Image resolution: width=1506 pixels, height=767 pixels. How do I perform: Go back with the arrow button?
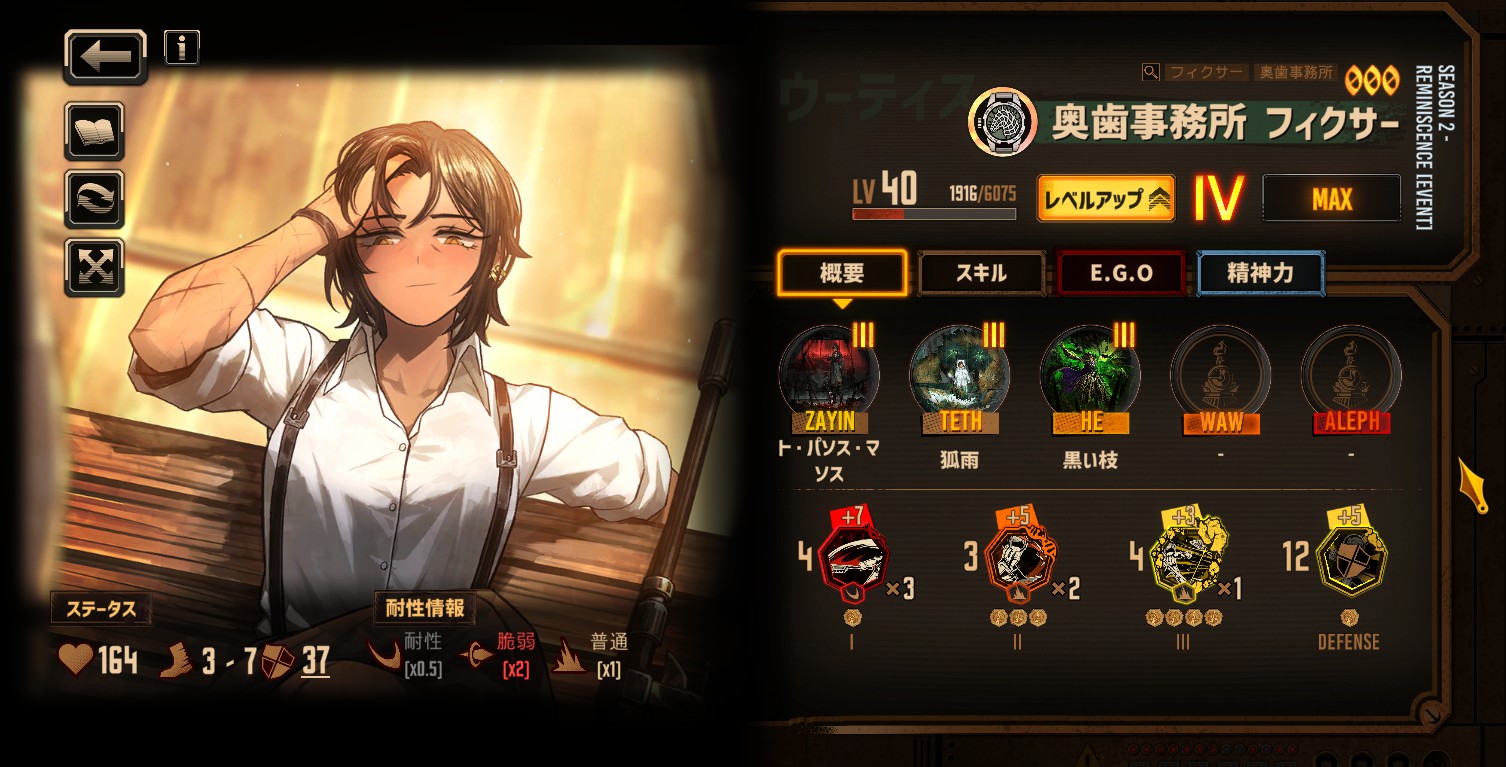pyautogui.click(x=105, y=57)
